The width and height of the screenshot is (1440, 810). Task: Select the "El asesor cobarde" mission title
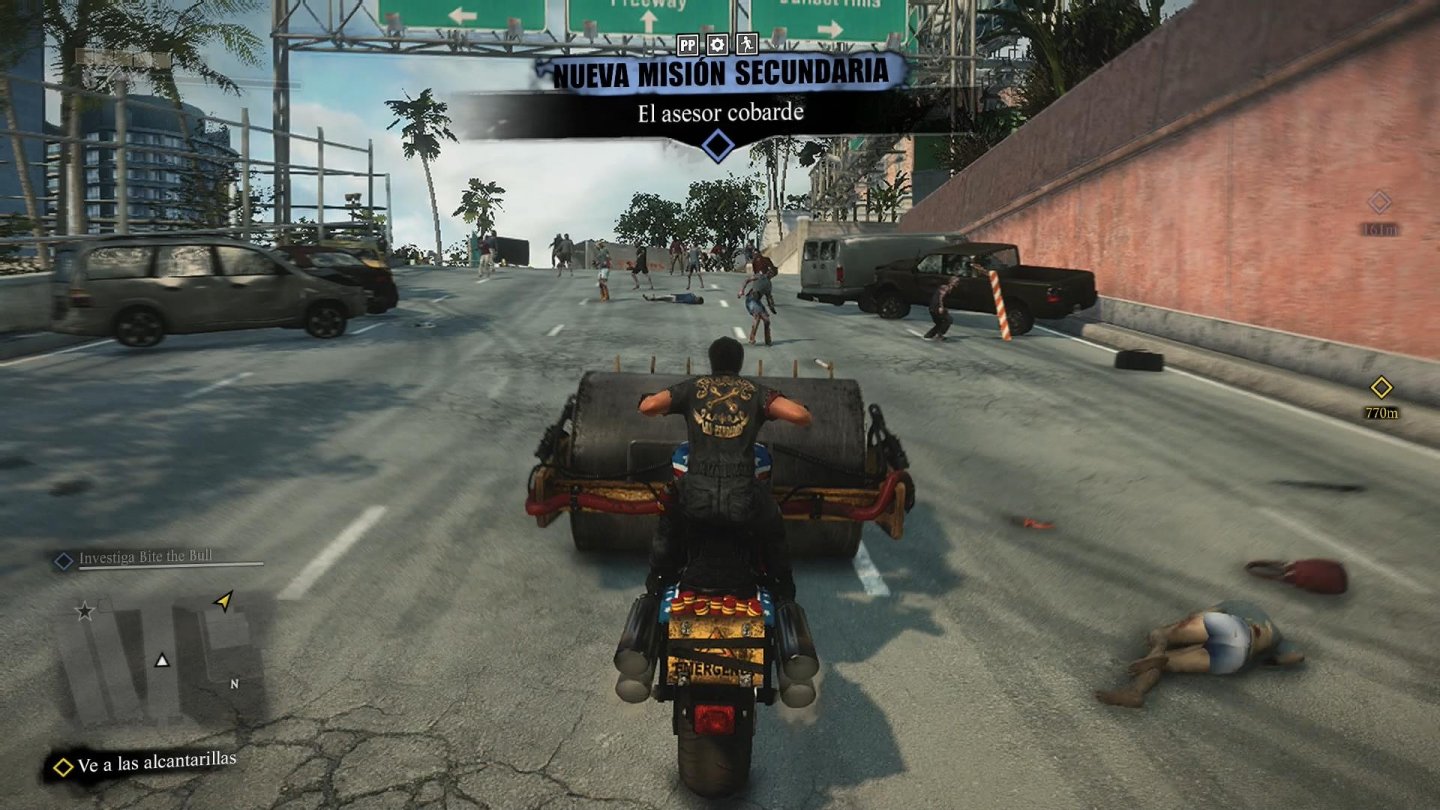[720, 112]
